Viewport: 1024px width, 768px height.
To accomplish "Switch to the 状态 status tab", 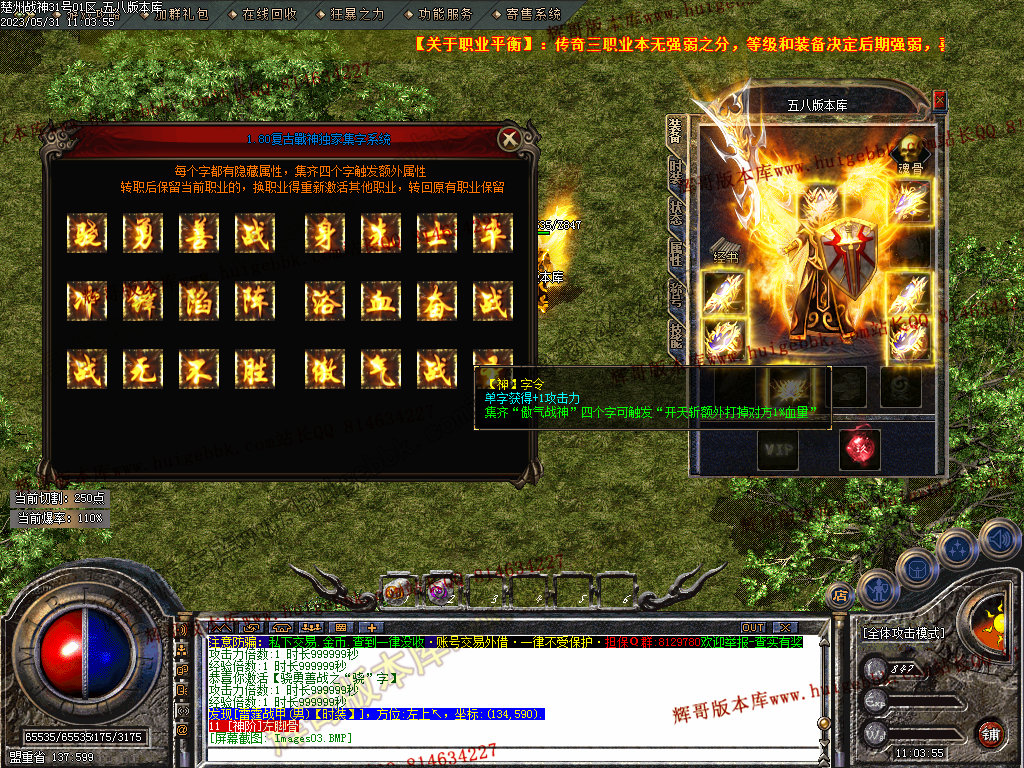I will [677, 211].
